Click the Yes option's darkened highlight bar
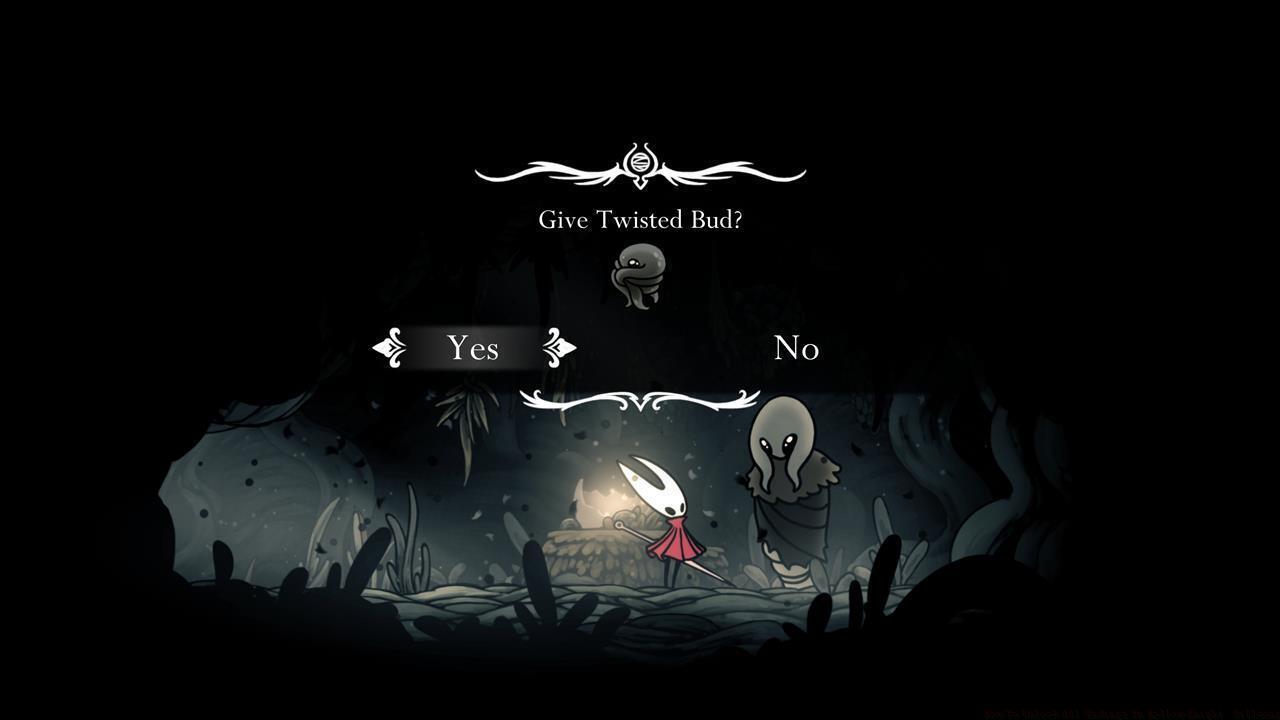The width and height of the screenshot is (1280, 720). coord(473,348)
